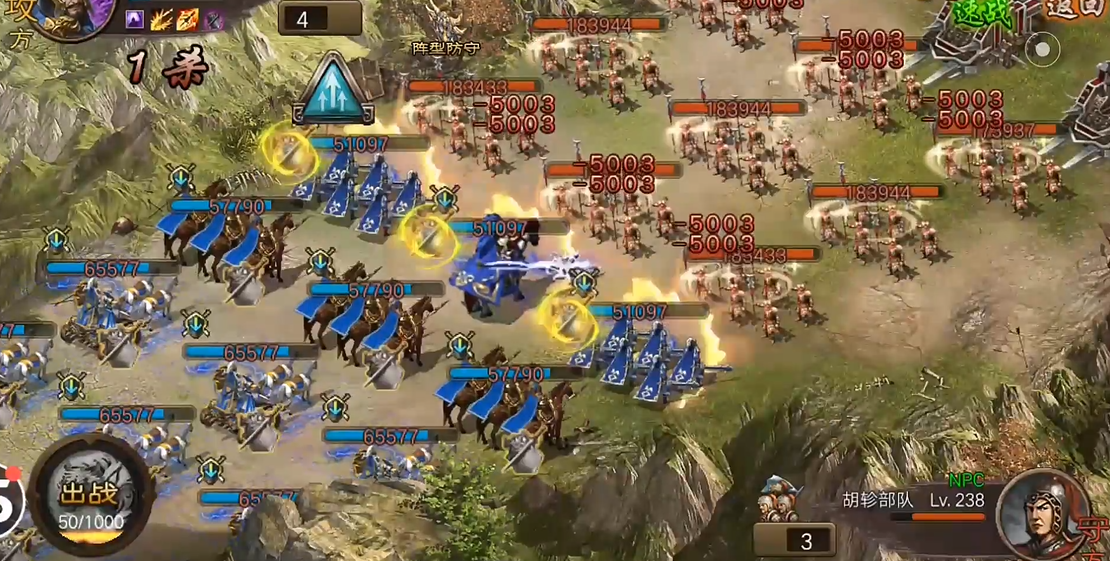Tap the white circular screen-record button
Viewport: 1110px width, 561px height.
point(1042,48)
